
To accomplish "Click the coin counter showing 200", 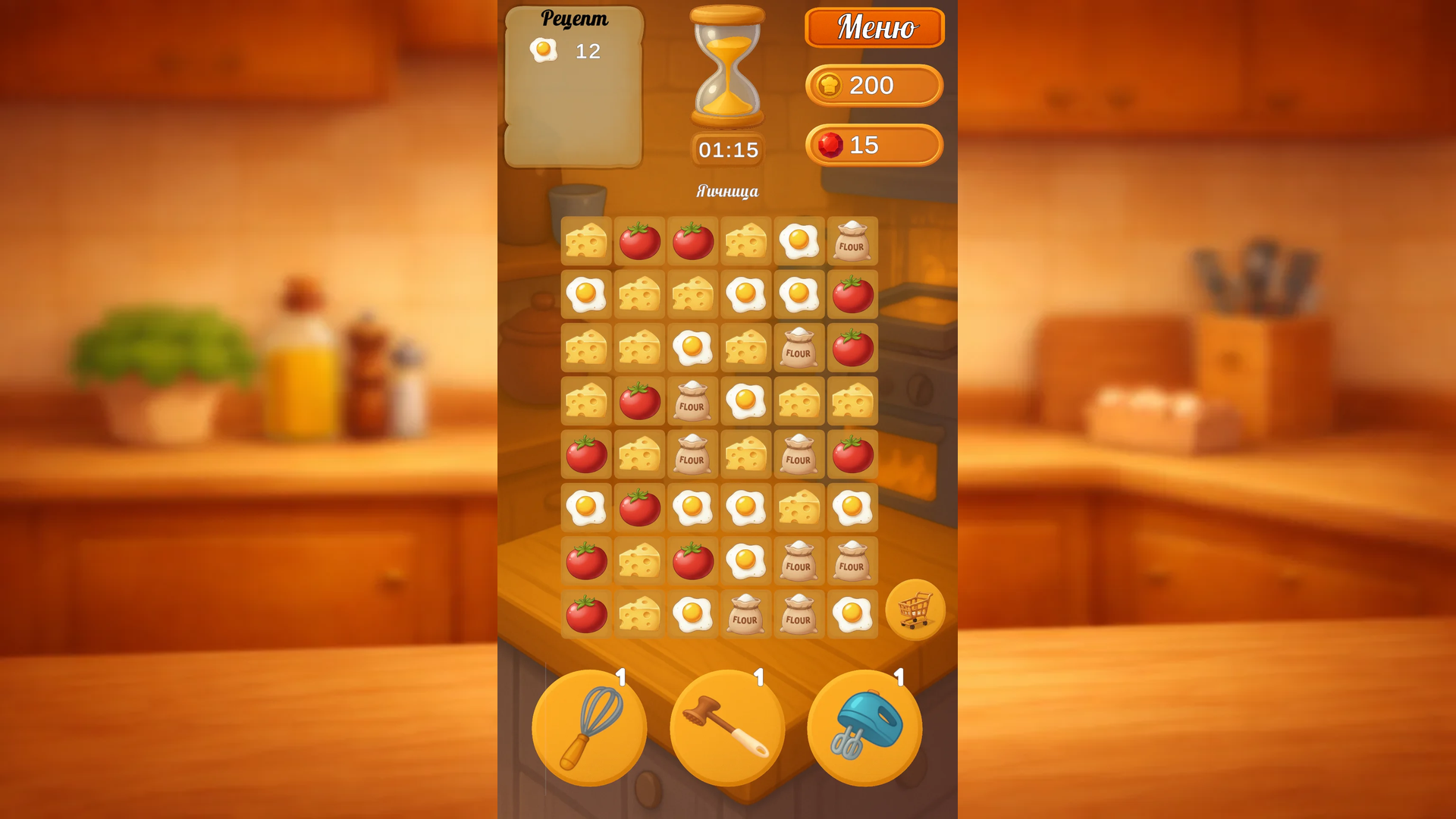I will (872, 86).
